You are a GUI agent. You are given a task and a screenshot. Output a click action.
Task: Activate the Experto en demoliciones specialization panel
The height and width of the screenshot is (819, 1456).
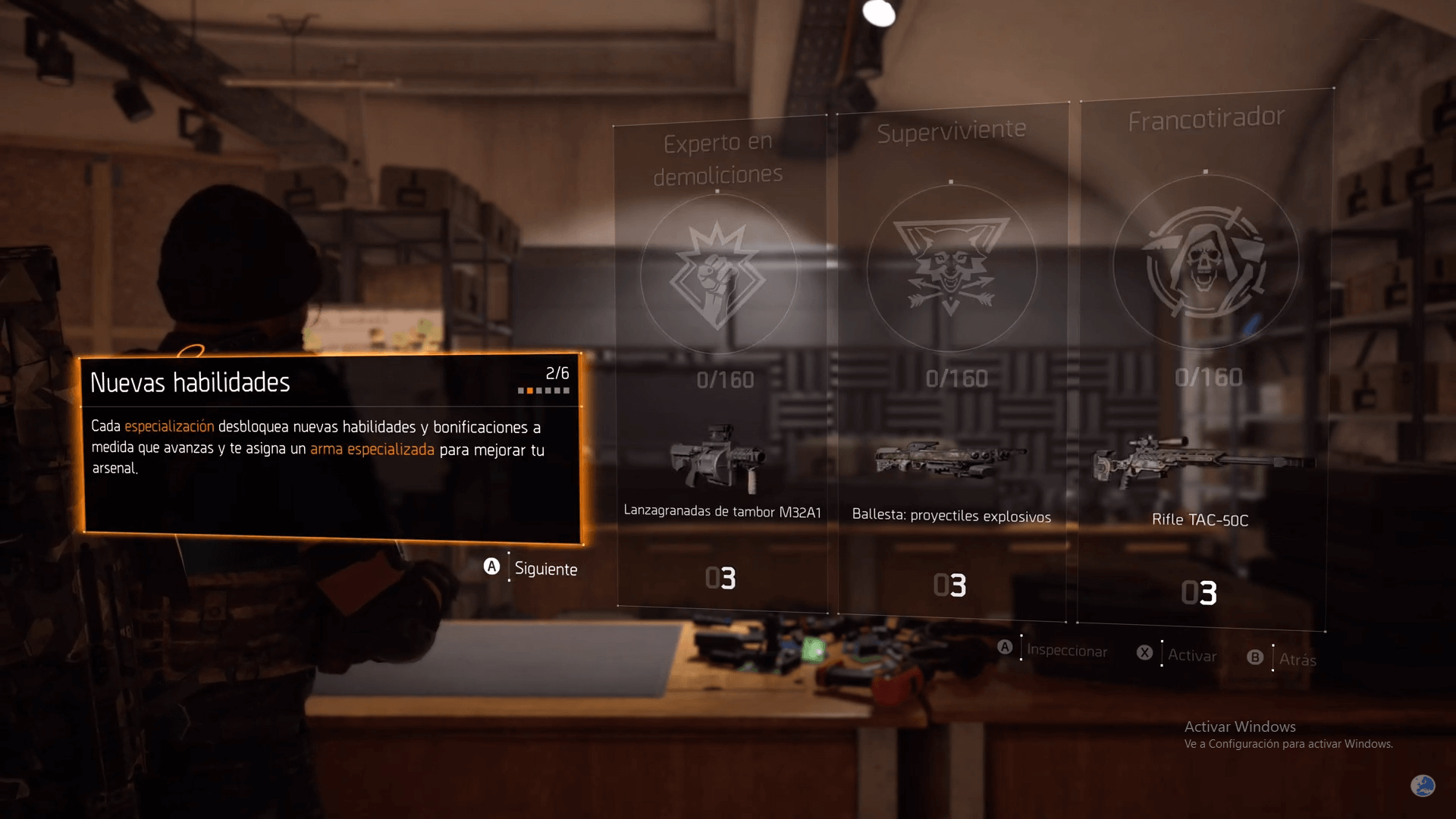tap(719, 364)
